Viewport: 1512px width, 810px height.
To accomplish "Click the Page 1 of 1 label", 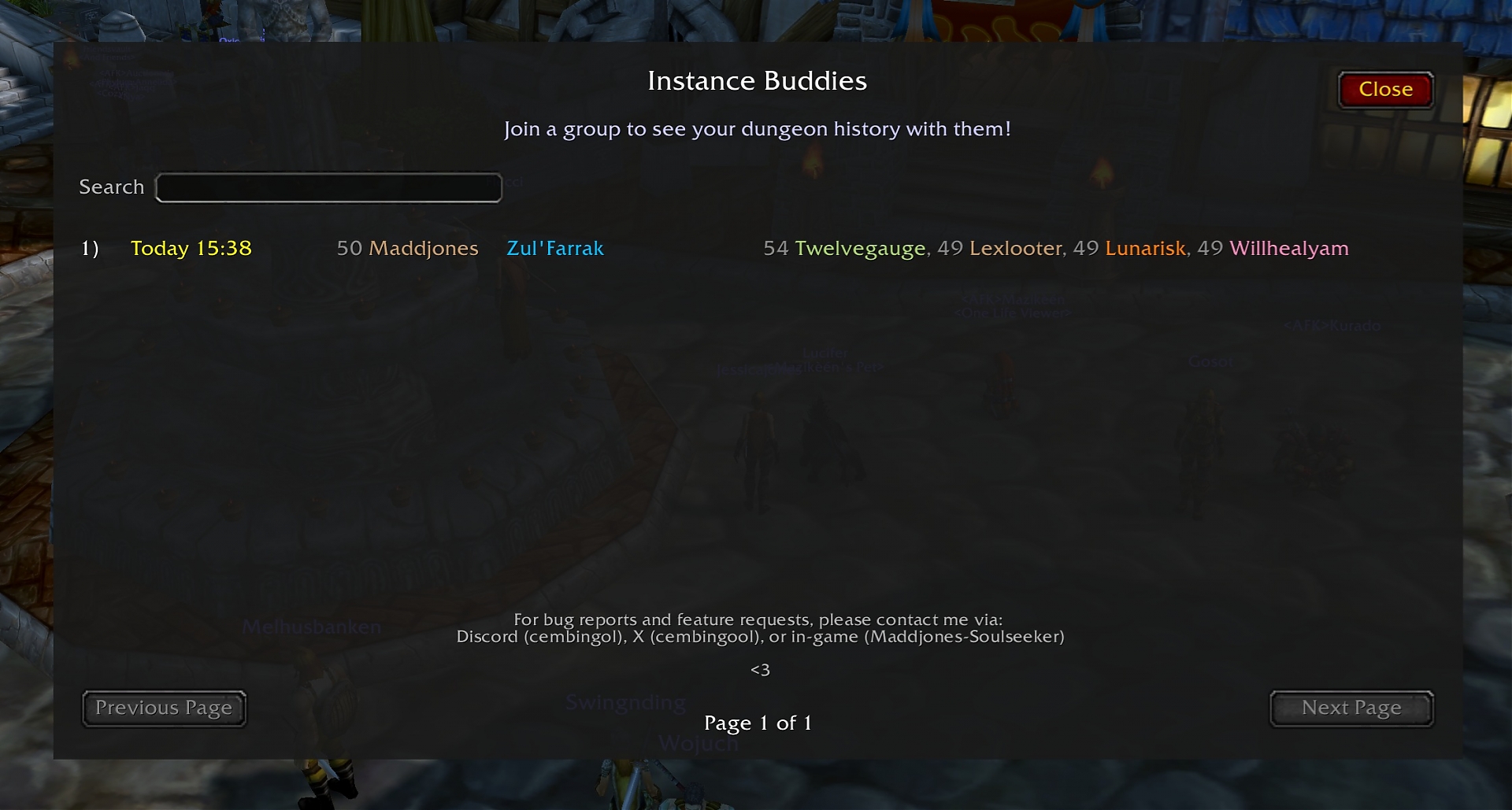I will [x=758, y=722].
